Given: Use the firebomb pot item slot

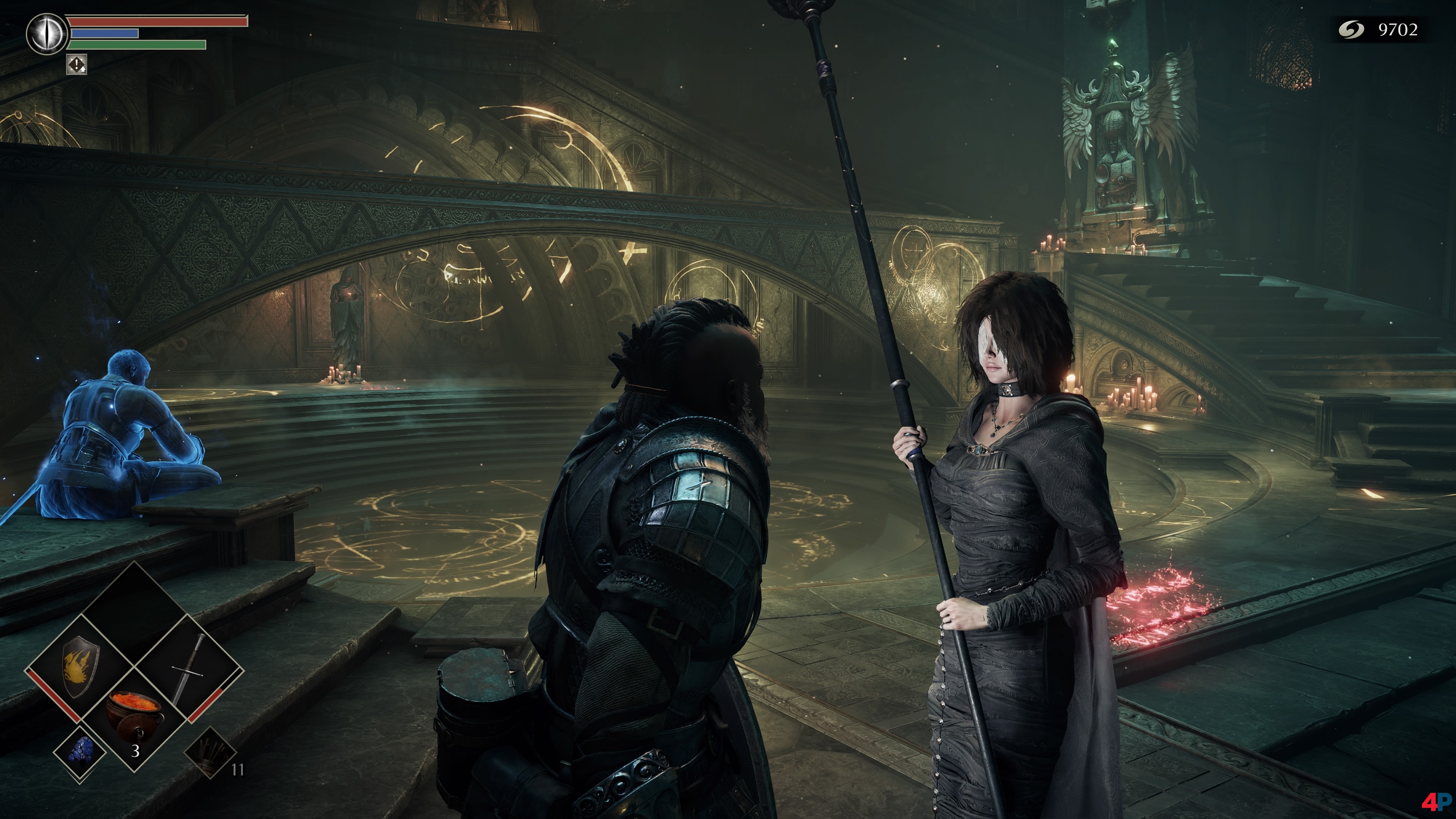Looking at the screenshot, I should click(135, 717).
